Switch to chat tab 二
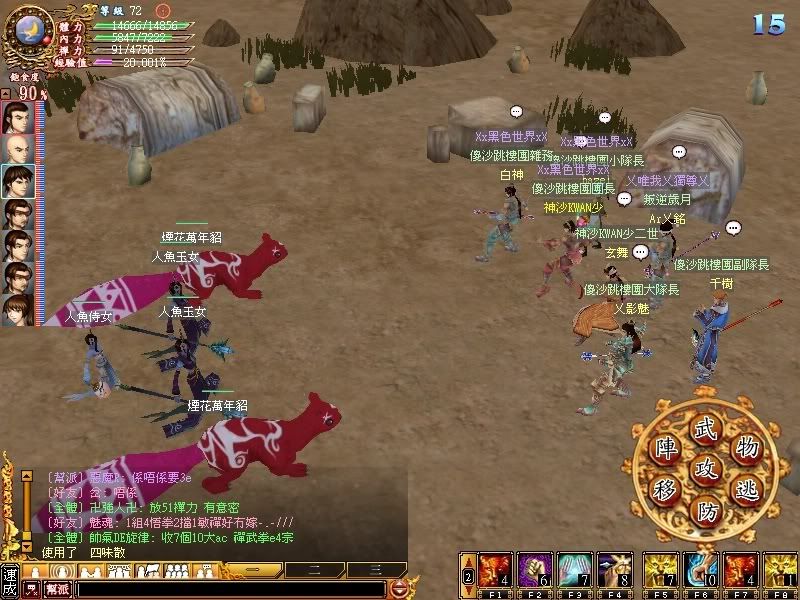Image resolution: width=800 pixels, height=600 pixels. tap(312, 569)
